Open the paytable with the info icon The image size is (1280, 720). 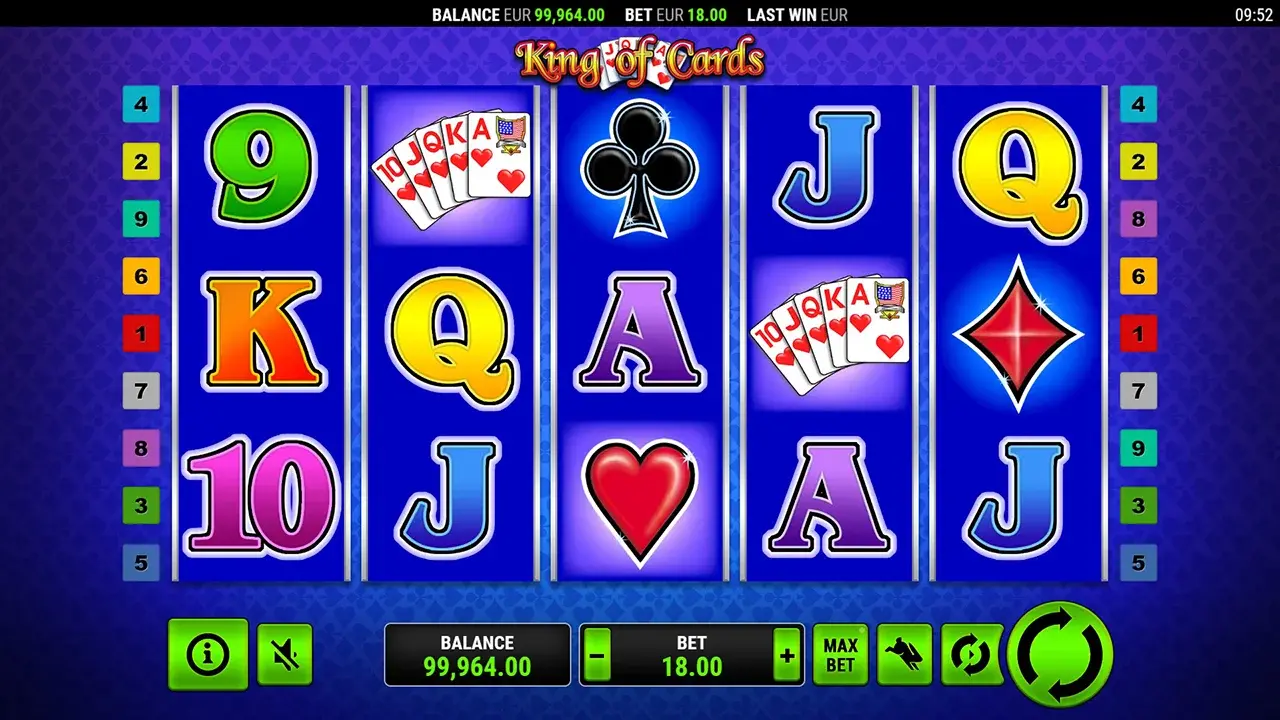click(207, 655)
